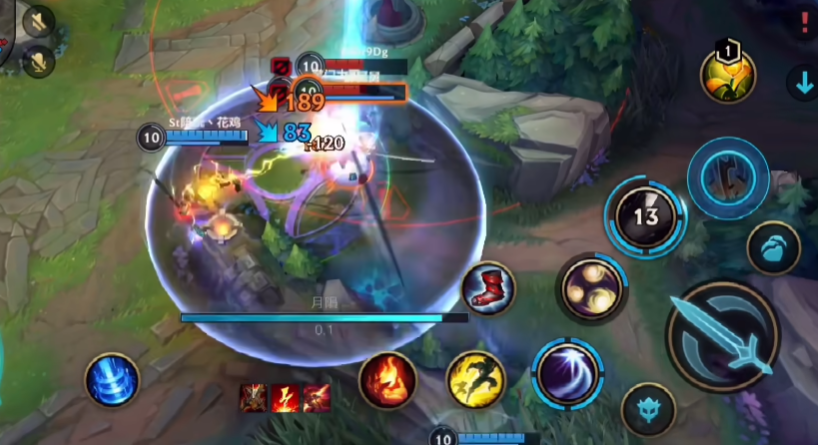Activate the blue recall swirl button
Screen dimensions: 818x445
pos(111,380)
